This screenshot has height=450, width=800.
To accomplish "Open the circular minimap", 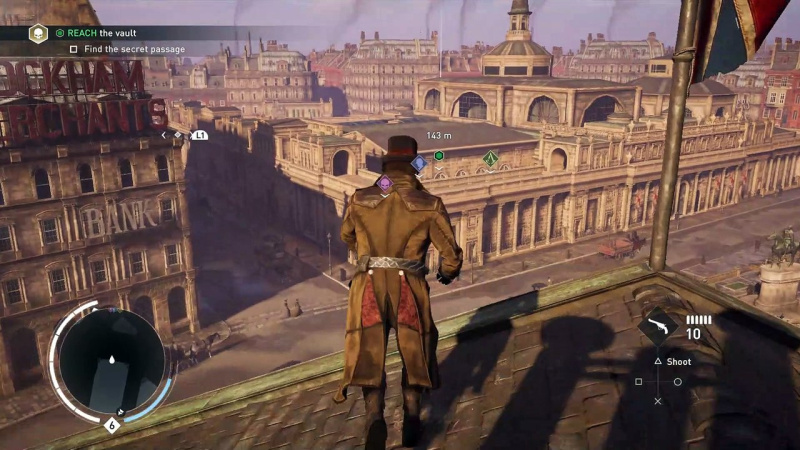I will 110,360.
